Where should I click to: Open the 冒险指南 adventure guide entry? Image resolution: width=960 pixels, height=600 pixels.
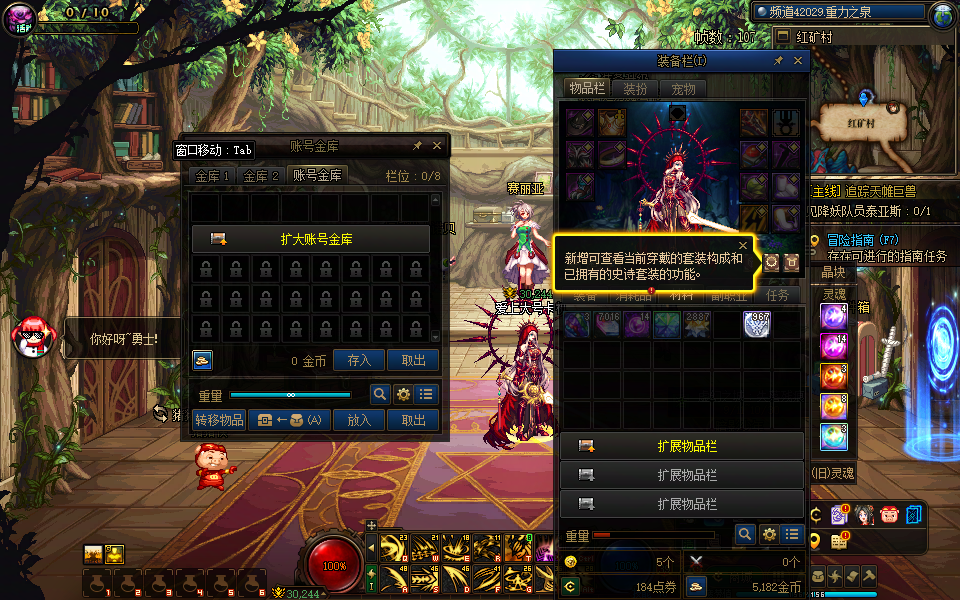click(864, 240)
